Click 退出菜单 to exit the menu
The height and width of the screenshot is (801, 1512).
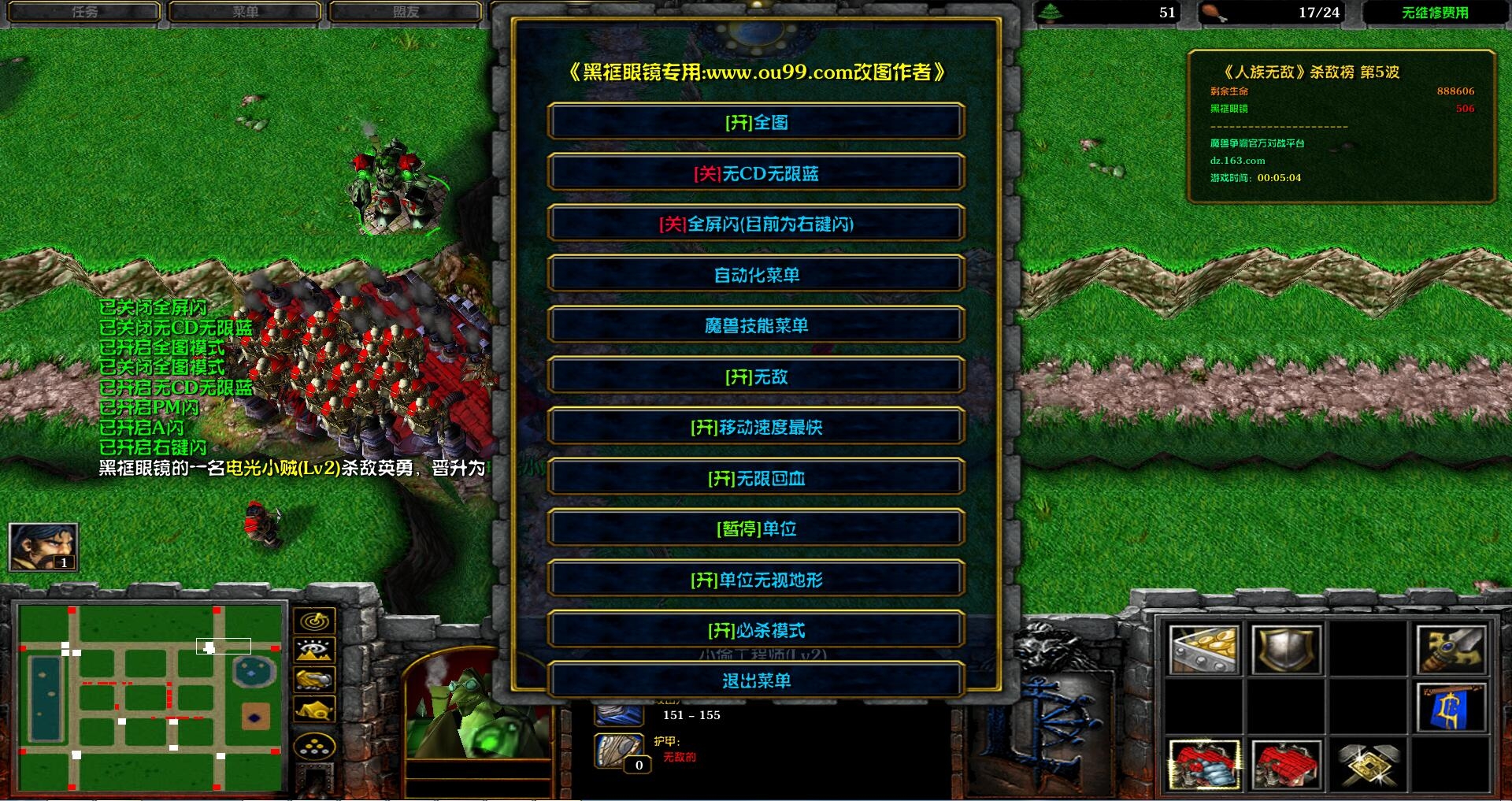[755, 680]
